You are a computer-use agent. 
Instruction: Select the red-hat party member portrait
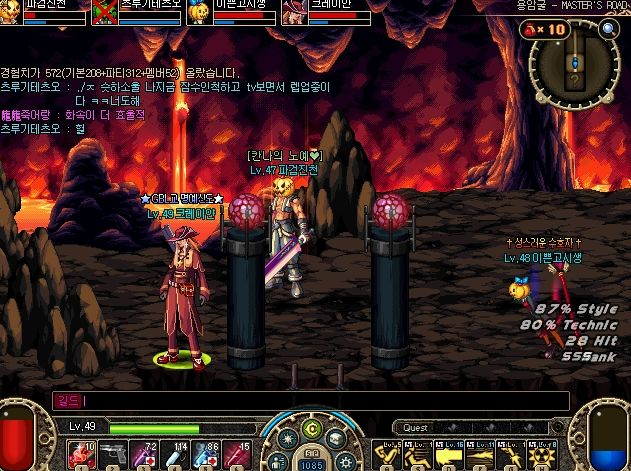pyautogui.click(x=294, y=12)
